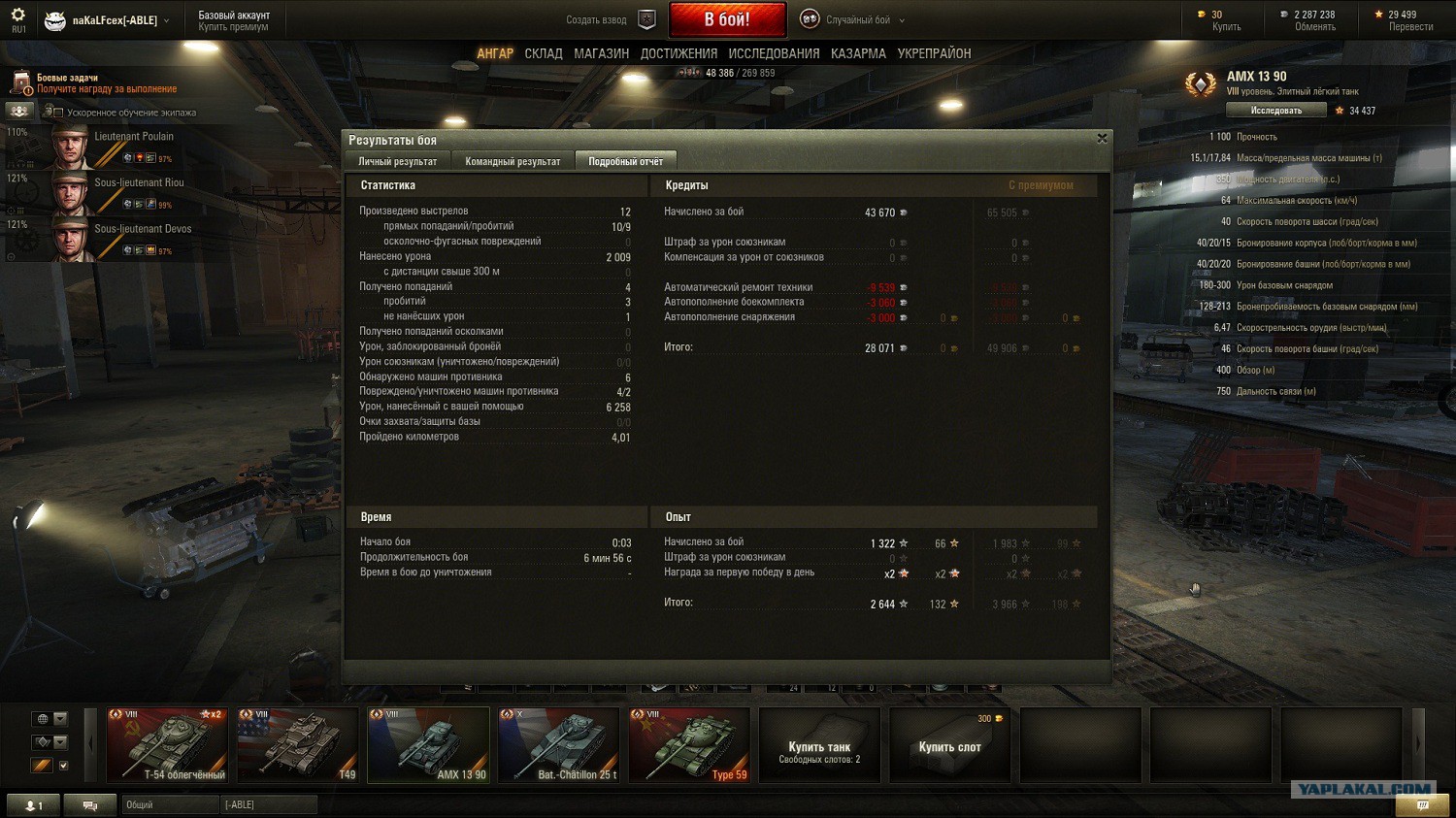The image size is (1456, 818).
Task: Open the ИССЛЕДОВАНИЯ tech tree
Action: [774, 53]
